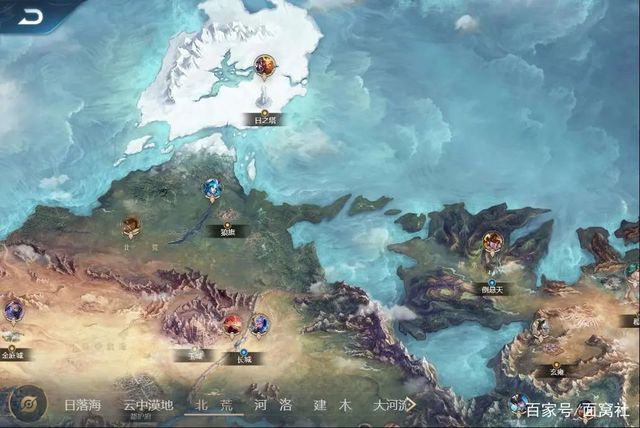Viewport: 640px width, 428px height.
Task: Click the round compass icon at bottom-left
Action: 27,404
